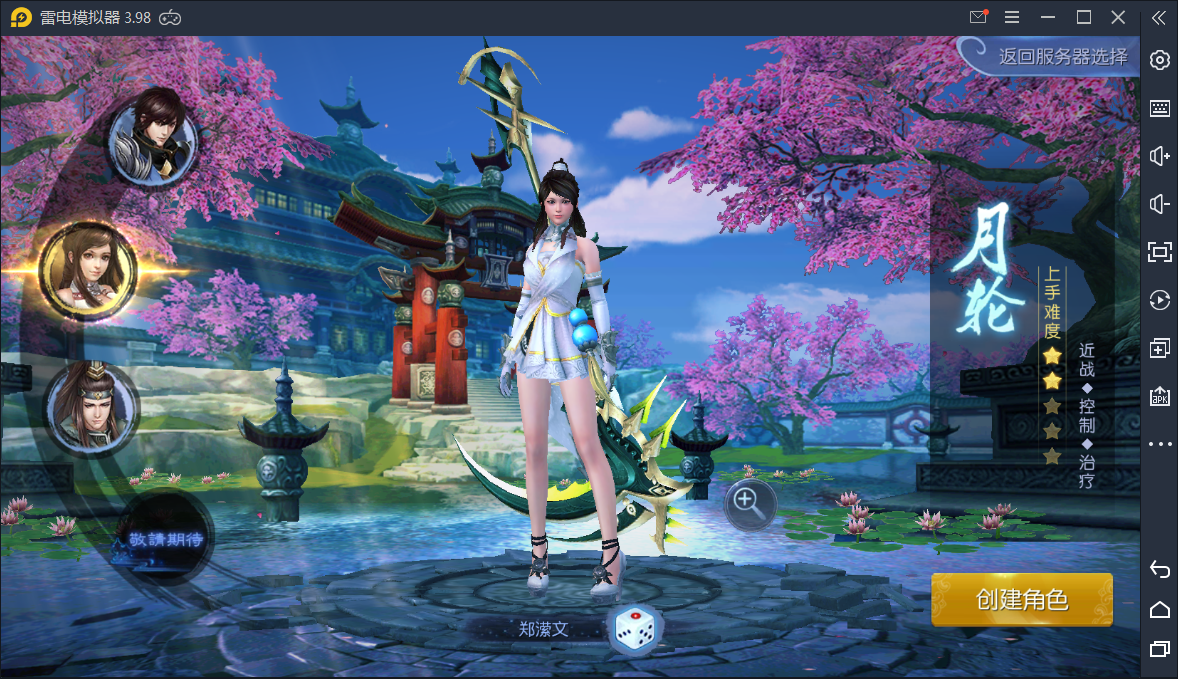Zoom in on character with magnifier icon
The image size is (1178, 679).
click(750, 504)
